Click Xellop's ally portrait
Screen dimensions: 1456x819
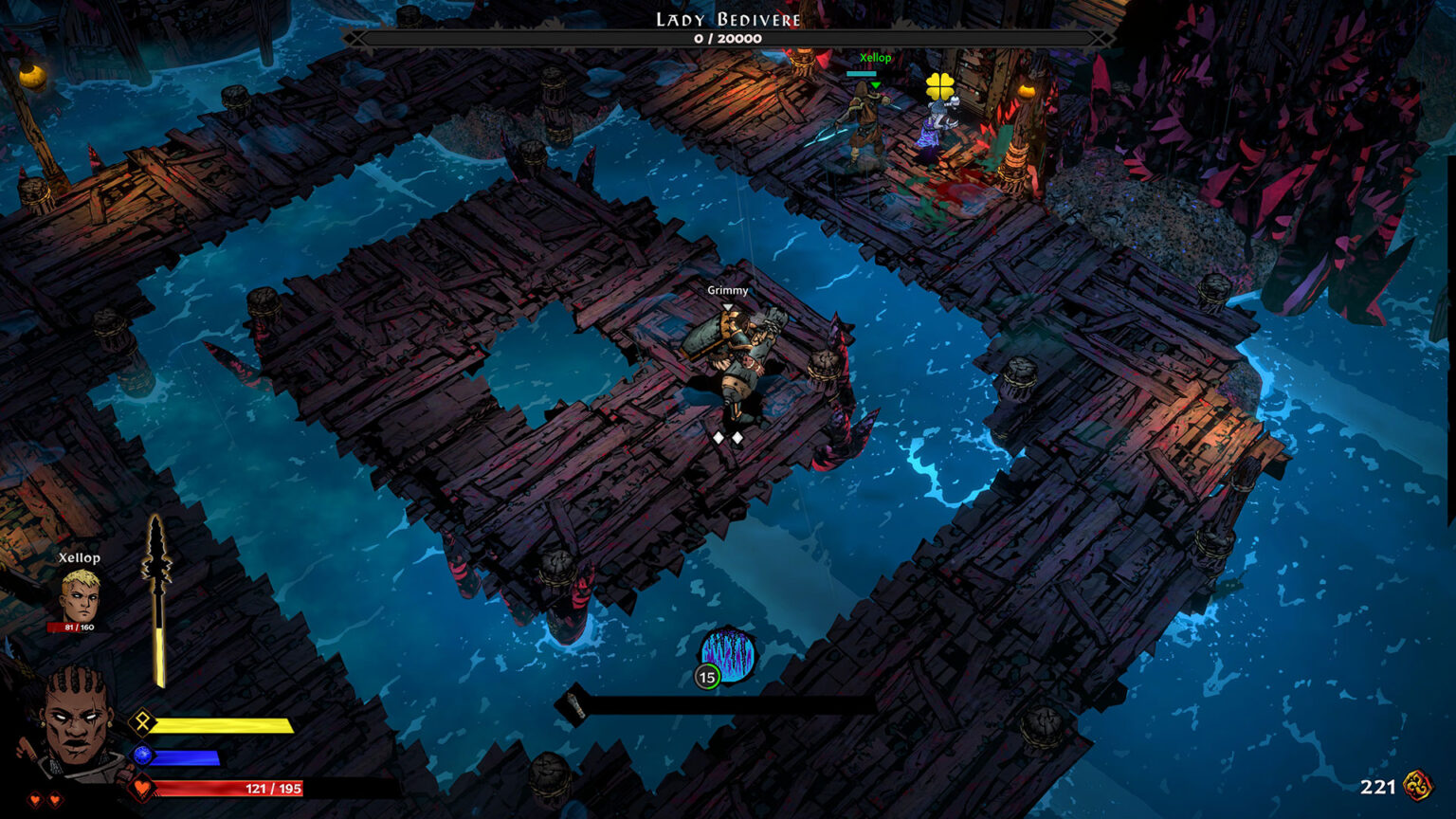(82, 597)
